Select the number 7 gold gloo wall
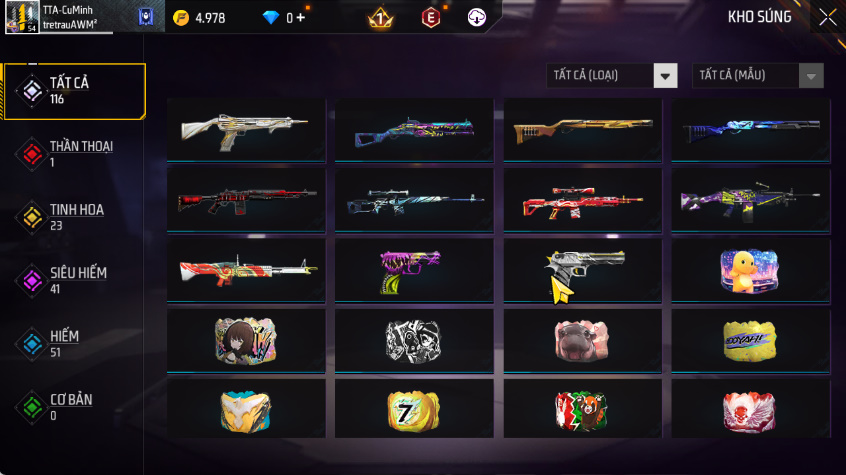This screenshot has width=846, height=475. pyautogui.click(x=414, y=409)
